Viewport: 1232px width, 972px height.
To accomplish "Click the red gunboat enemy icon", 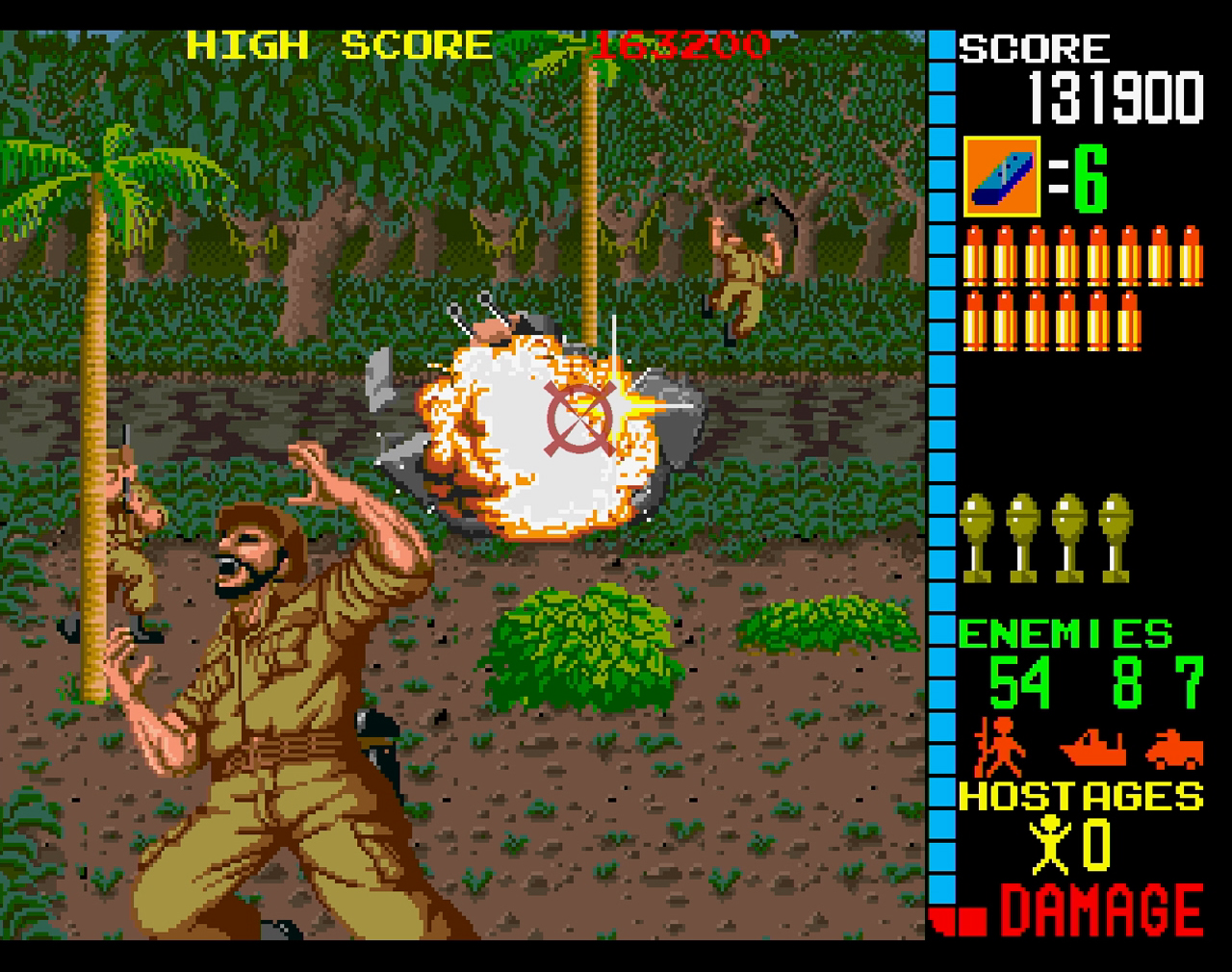I will (1092, 748).
